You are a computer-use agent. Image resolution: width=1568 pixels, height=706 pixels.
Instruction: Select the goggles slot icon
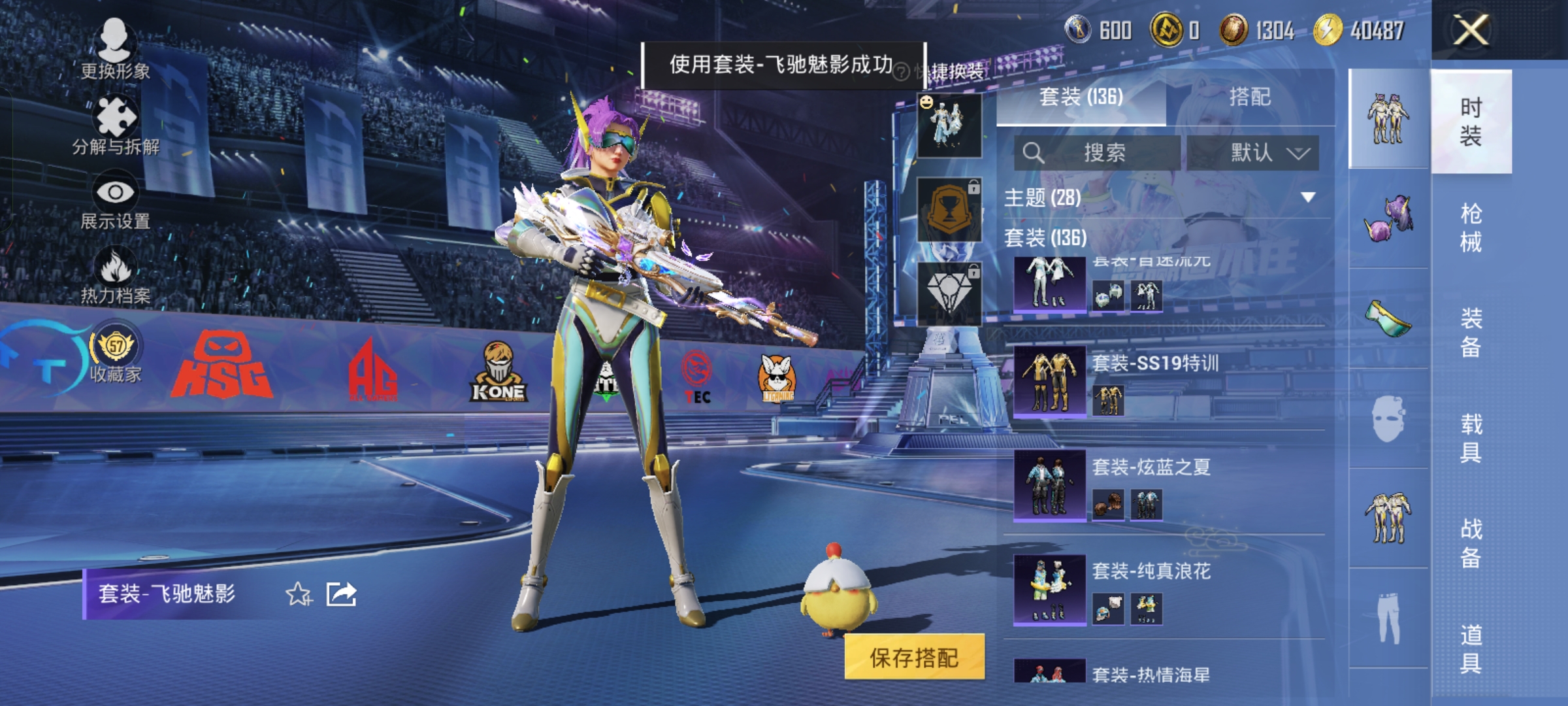pos(1388,320)
